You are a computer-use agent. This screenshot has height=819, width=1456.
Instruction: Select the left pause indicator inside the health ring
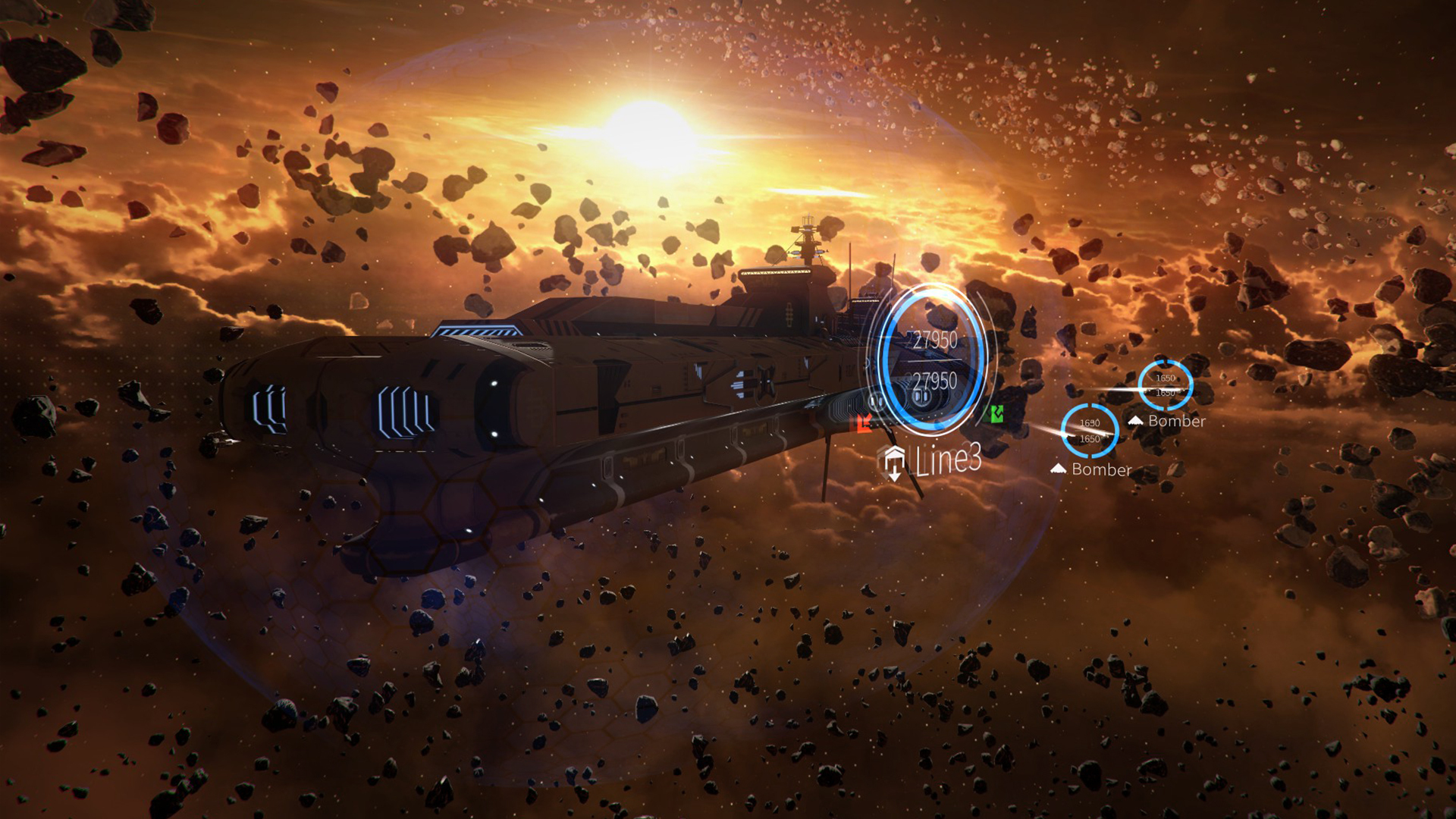point(877,401)
